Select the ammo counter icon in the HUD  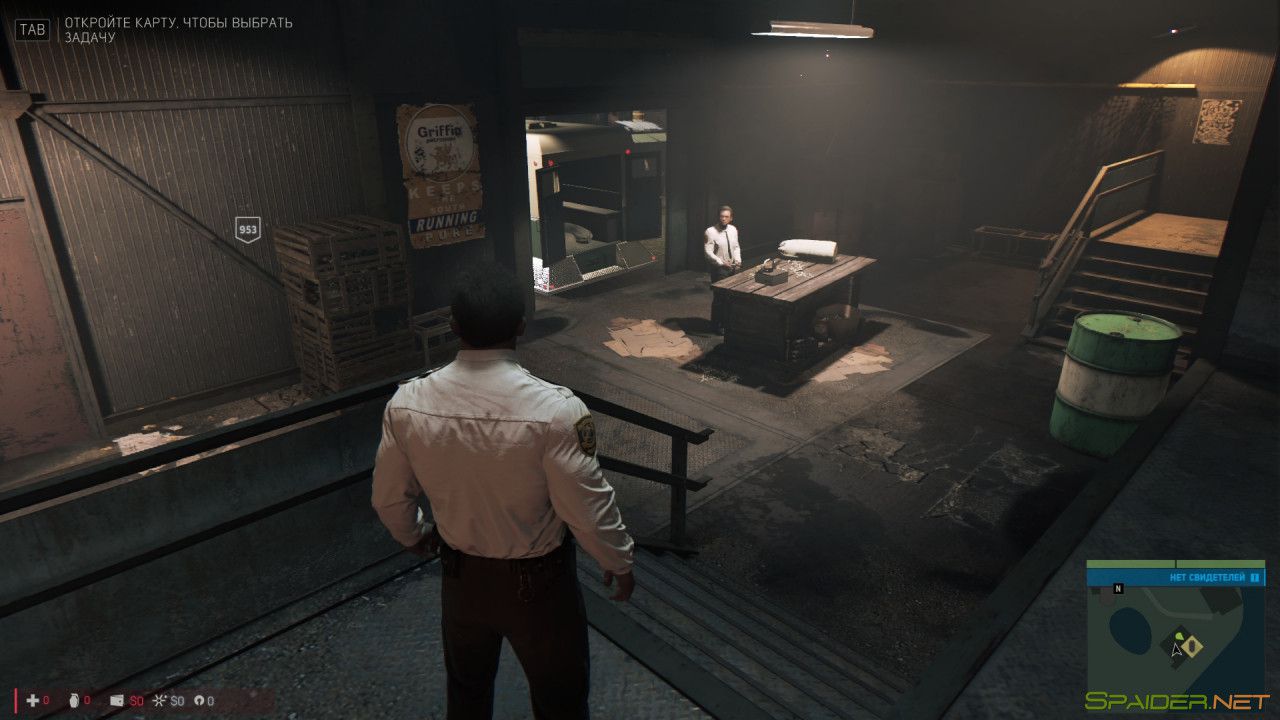click(198, 701)
